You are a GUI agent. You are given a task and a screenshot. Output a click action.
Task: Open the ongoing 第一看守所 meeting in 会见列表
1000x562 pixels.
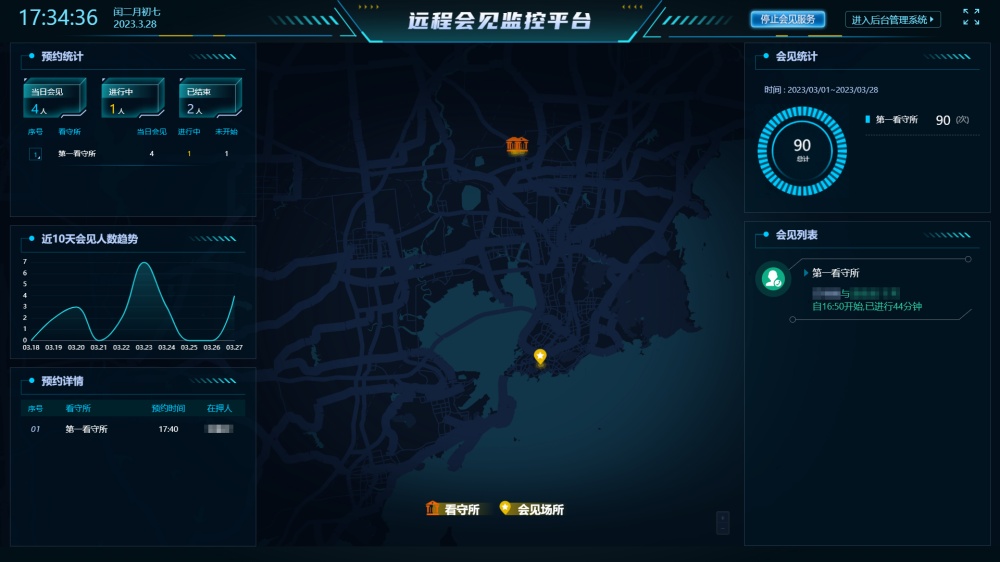[x=866, y=290]
